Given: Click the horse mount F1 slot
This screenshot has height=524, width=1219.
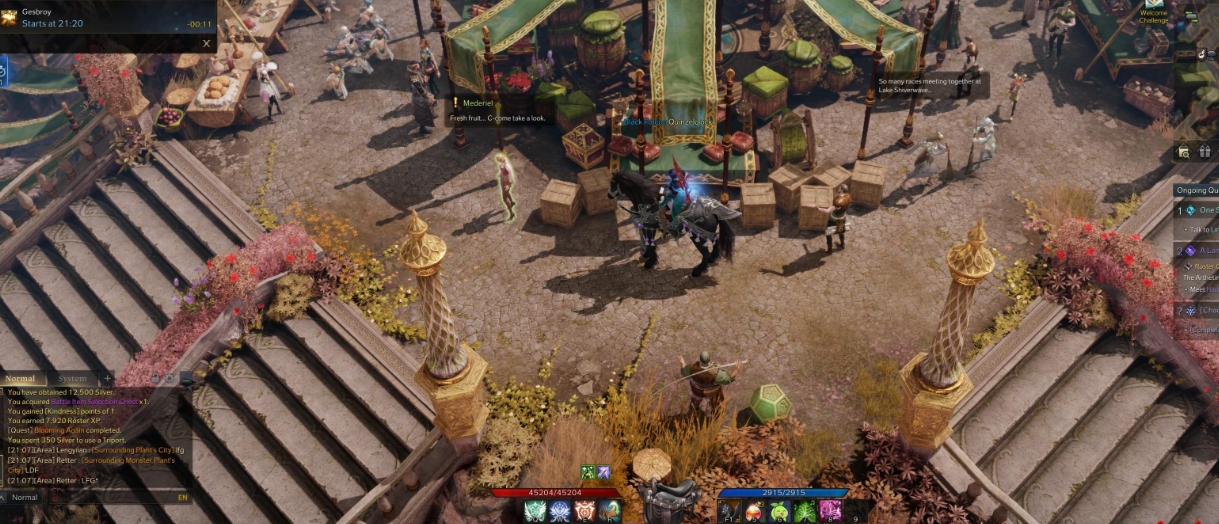Looking at the screenshot, I should tap(727, 512).
